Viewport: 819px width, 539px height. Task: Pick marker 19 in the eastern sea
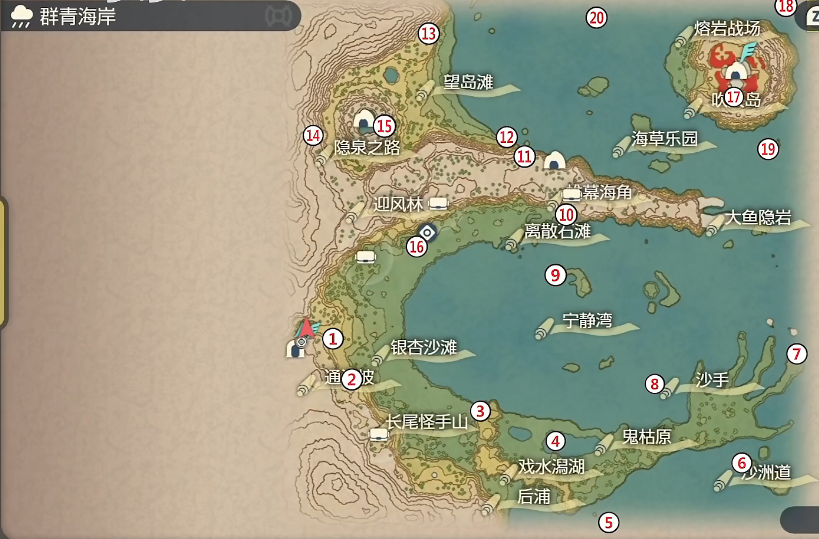point(767,149)
